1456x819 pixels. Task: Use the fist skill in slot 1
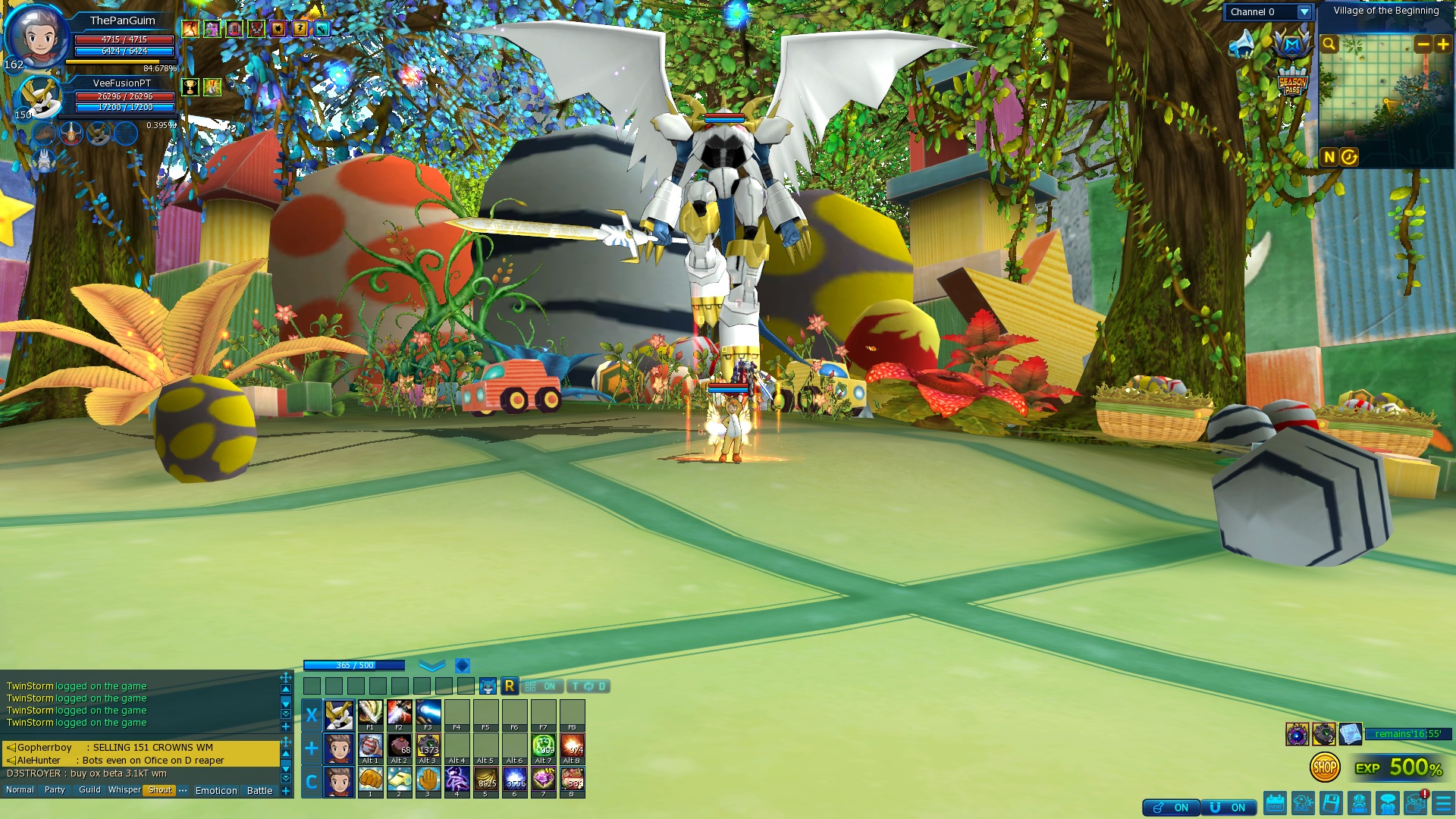pyautogui.click(x=370, y=780)
